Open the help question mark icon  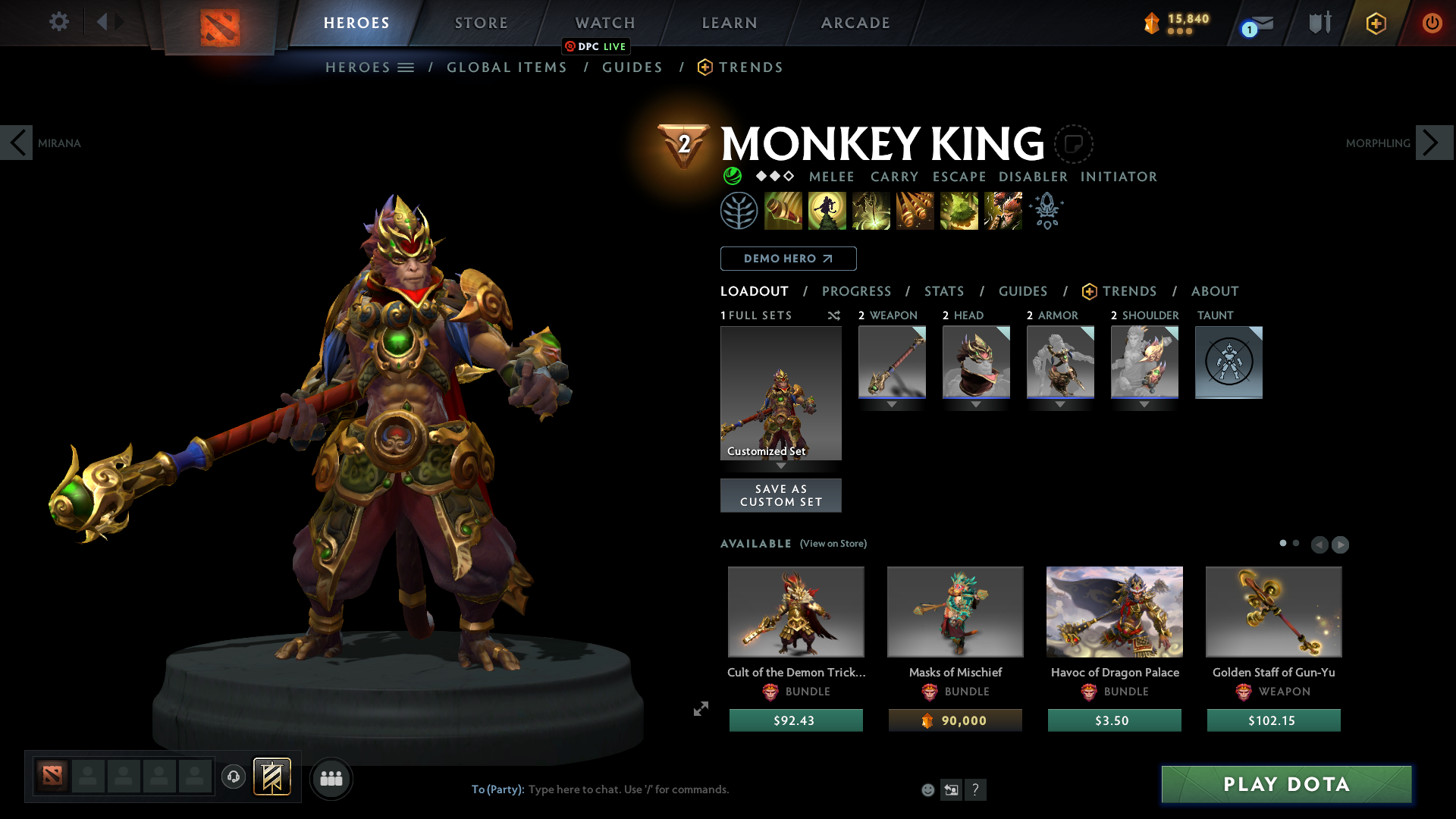pyautogui.click(x=976, y=789)
